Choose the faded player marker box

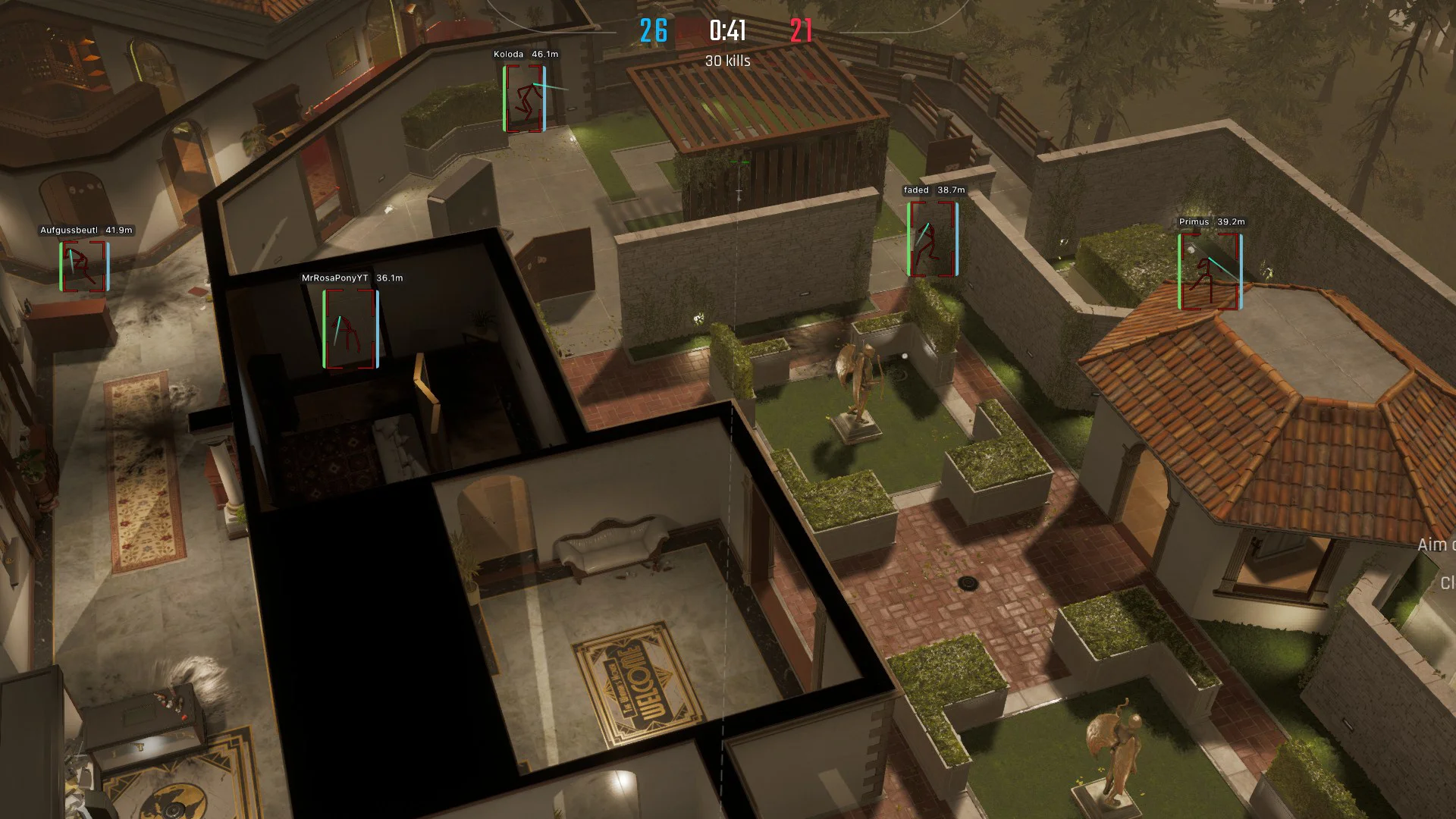932,239
